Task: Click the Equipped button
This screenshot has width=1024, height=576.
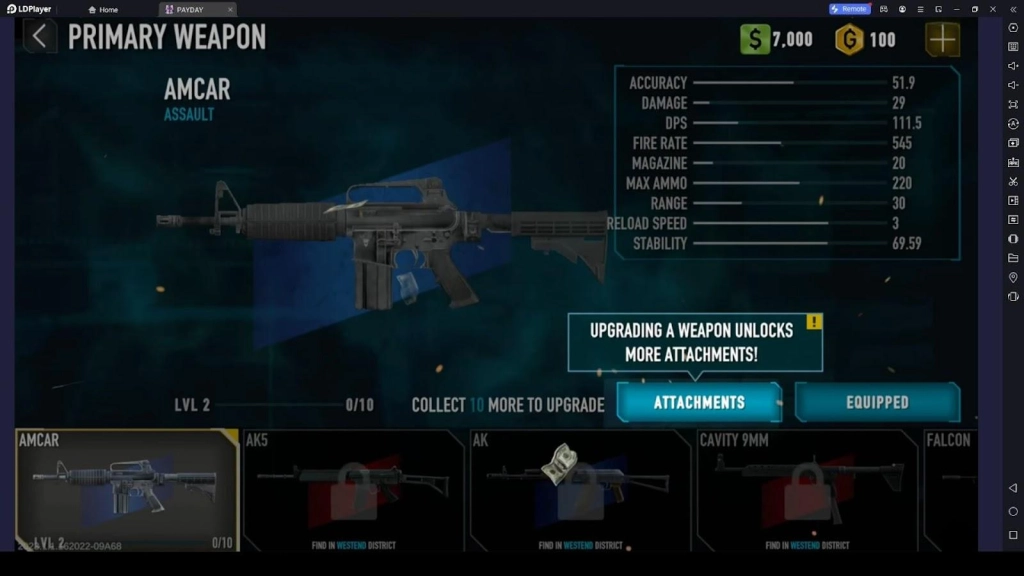Action: [877, 402]
